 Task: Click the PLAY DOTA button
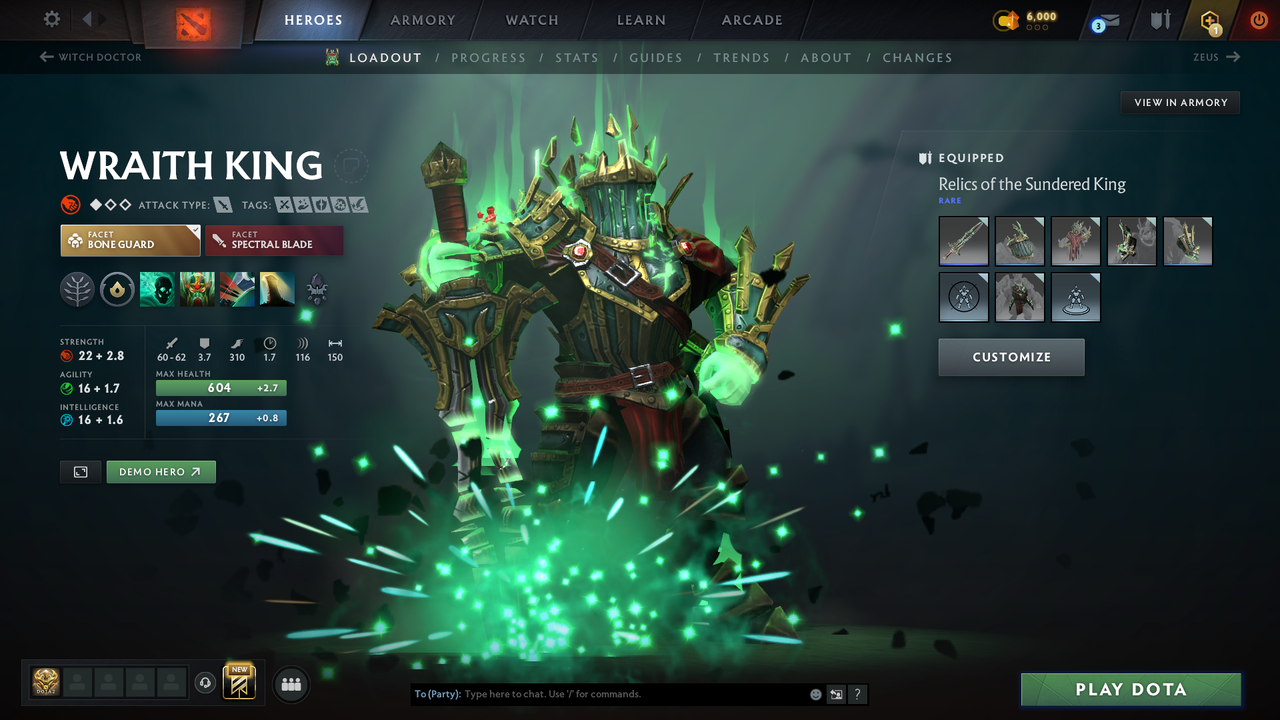tap(1130, 689)
